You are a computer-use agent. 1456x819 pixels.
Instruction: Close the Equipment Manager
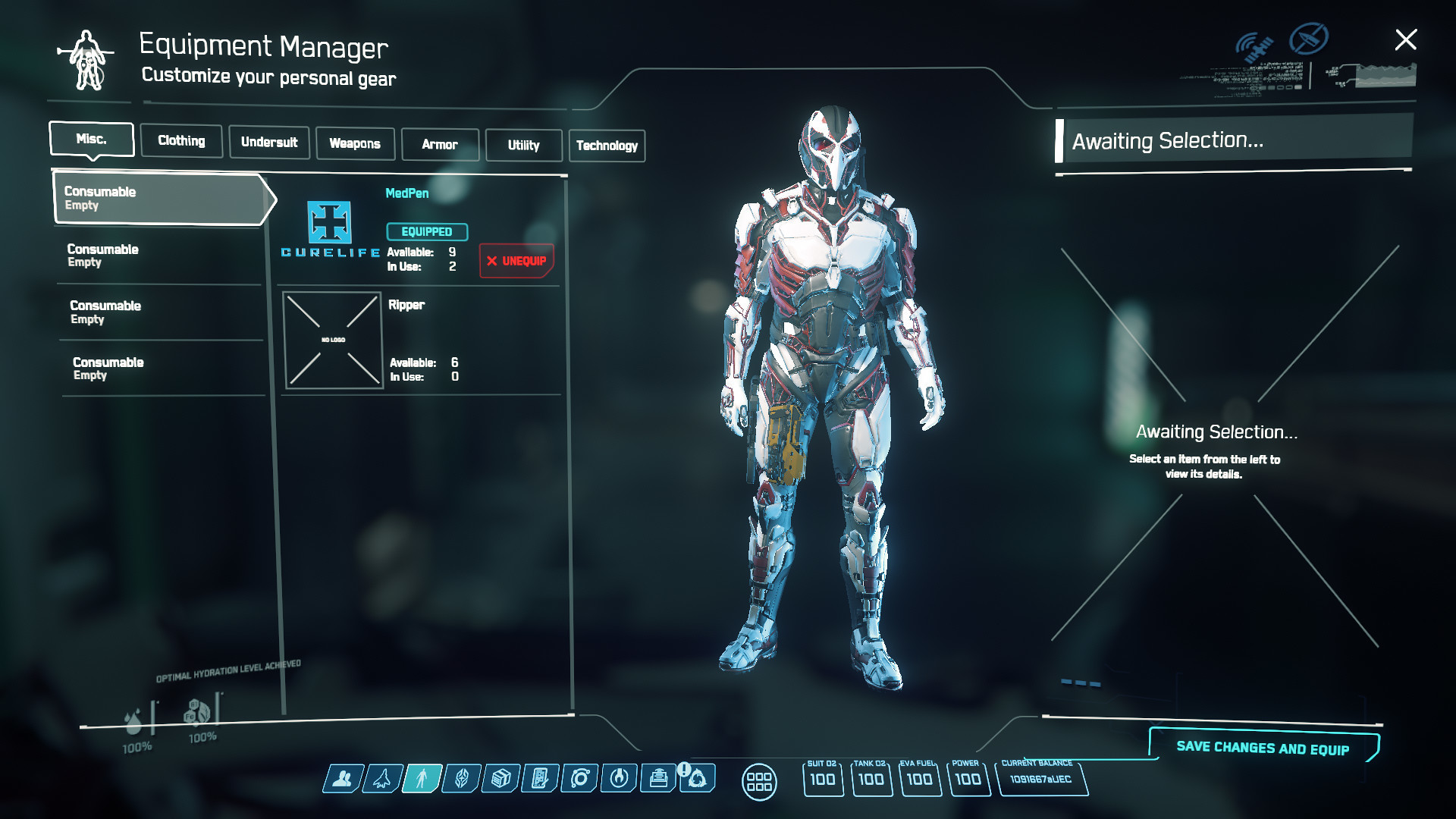(x=1406, y=39)
